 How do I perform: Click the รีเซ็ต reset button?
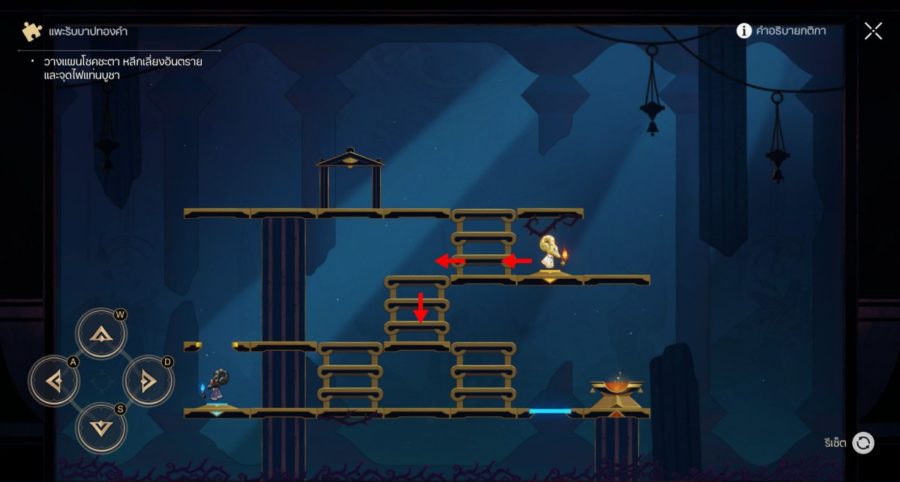pyautogui.click(x=862, y=443)
